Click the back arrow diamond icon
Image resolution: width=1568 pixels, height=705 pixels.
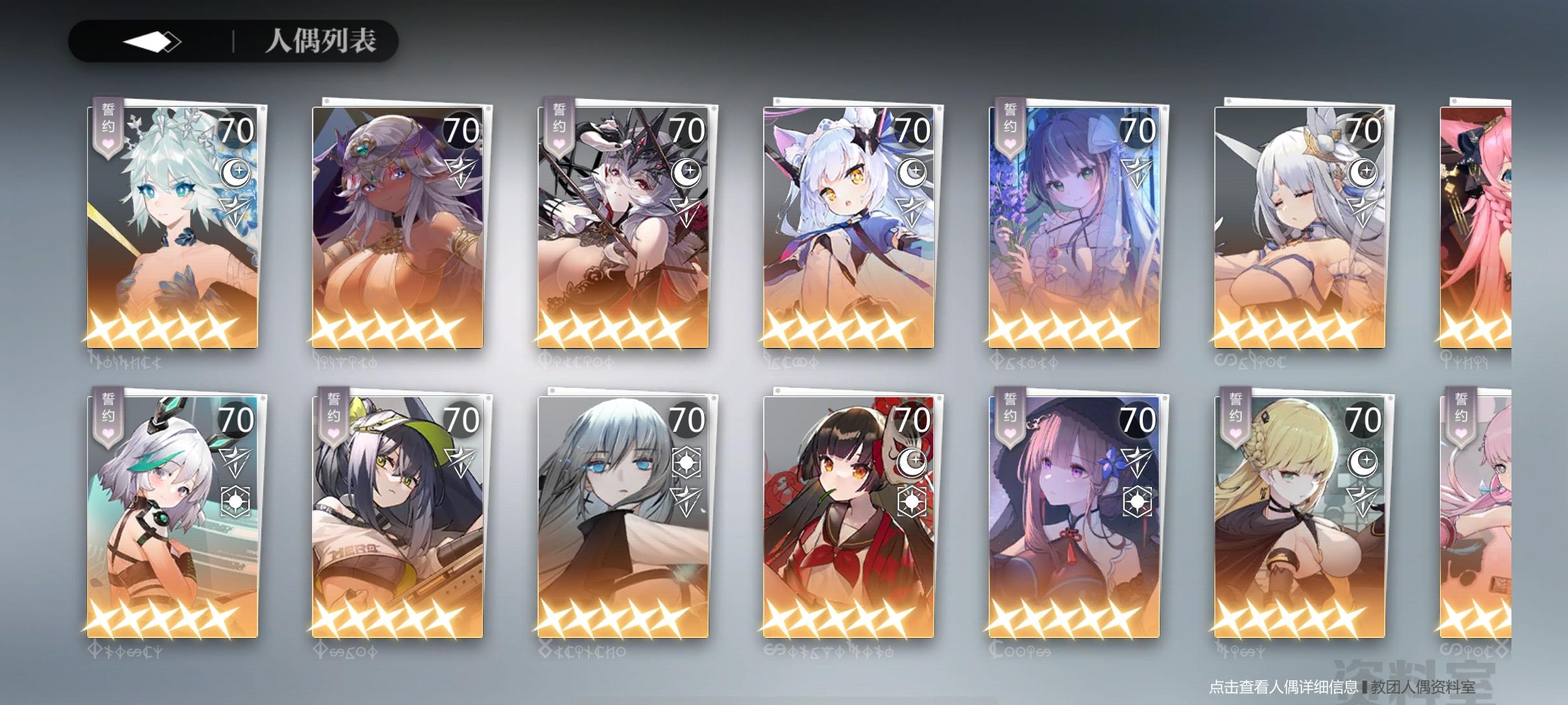(x=153, y=42)
